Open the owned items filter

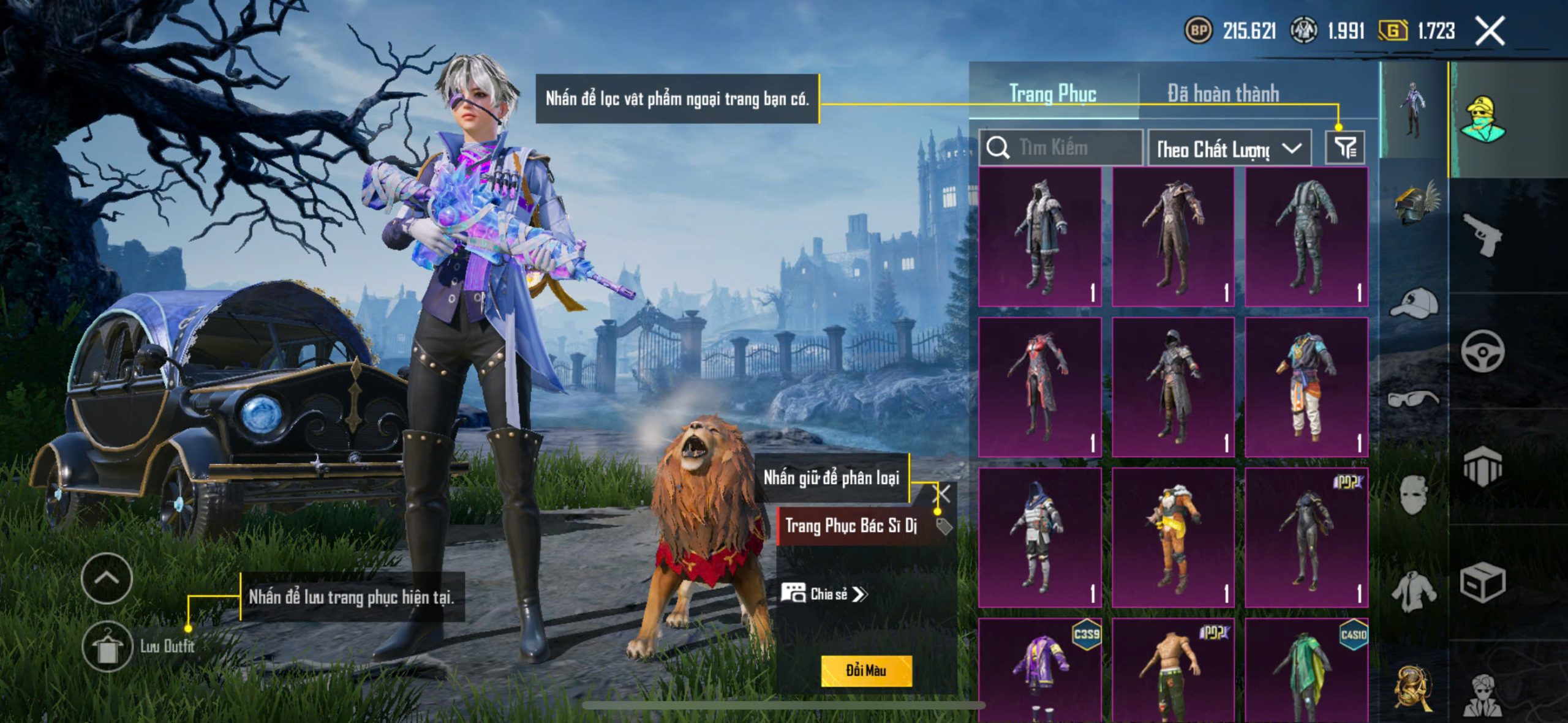pos(1345,148)
